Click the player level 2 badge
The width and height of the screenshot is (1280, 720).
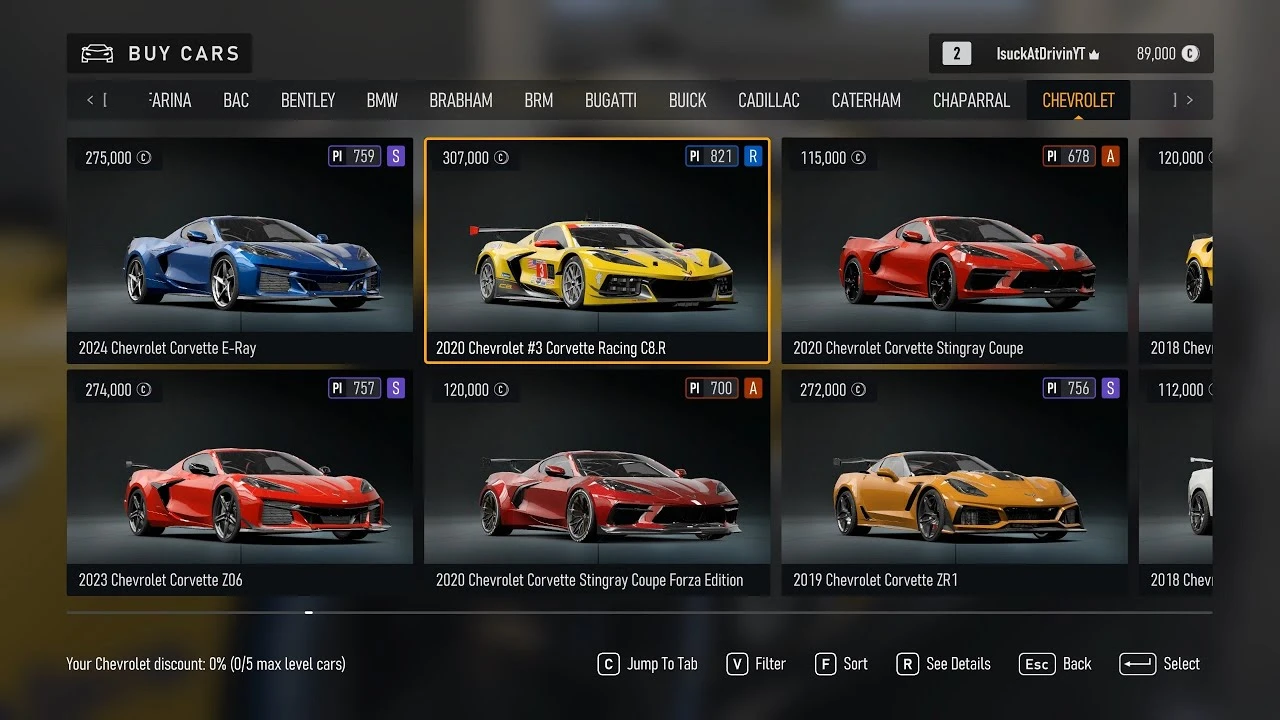click(x=954, y=53)
